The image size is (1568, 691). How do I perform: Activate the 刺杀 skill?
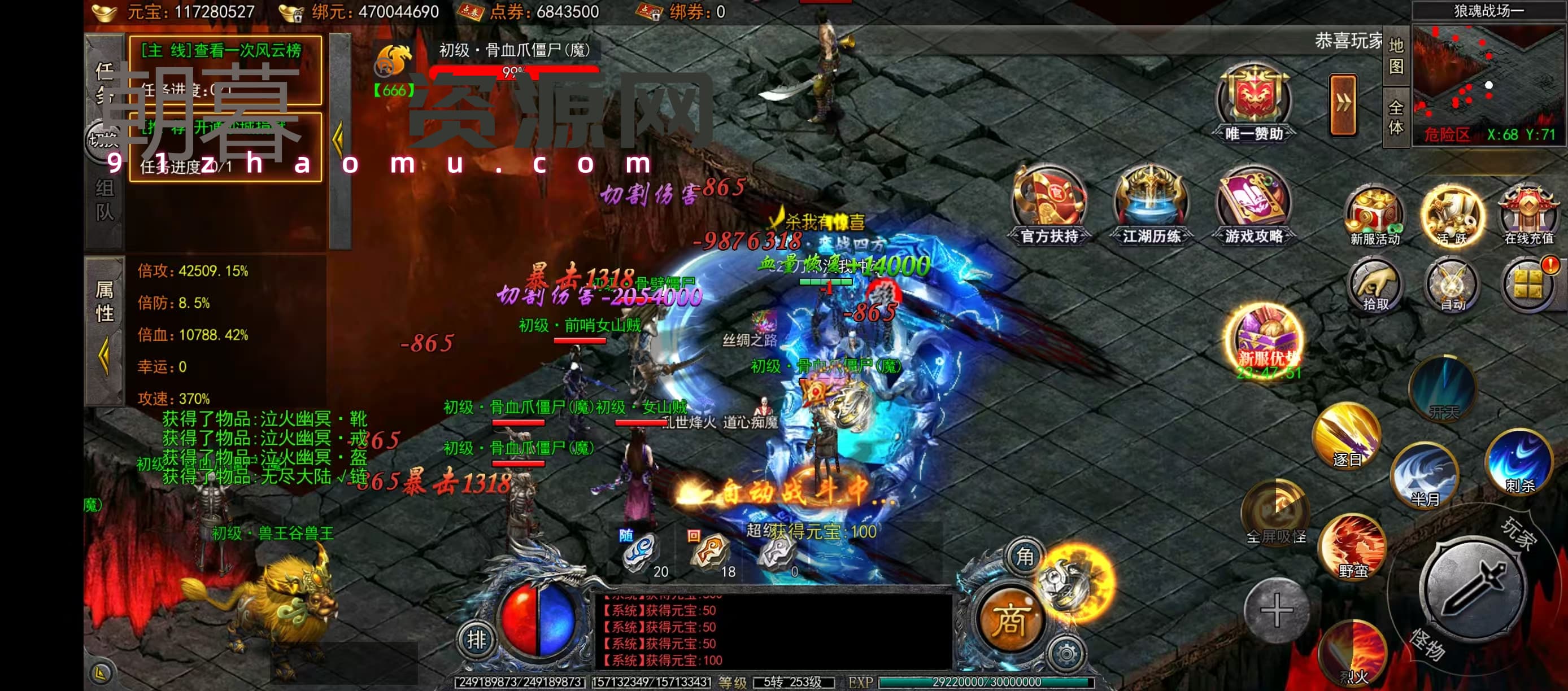pos(1519,461)
